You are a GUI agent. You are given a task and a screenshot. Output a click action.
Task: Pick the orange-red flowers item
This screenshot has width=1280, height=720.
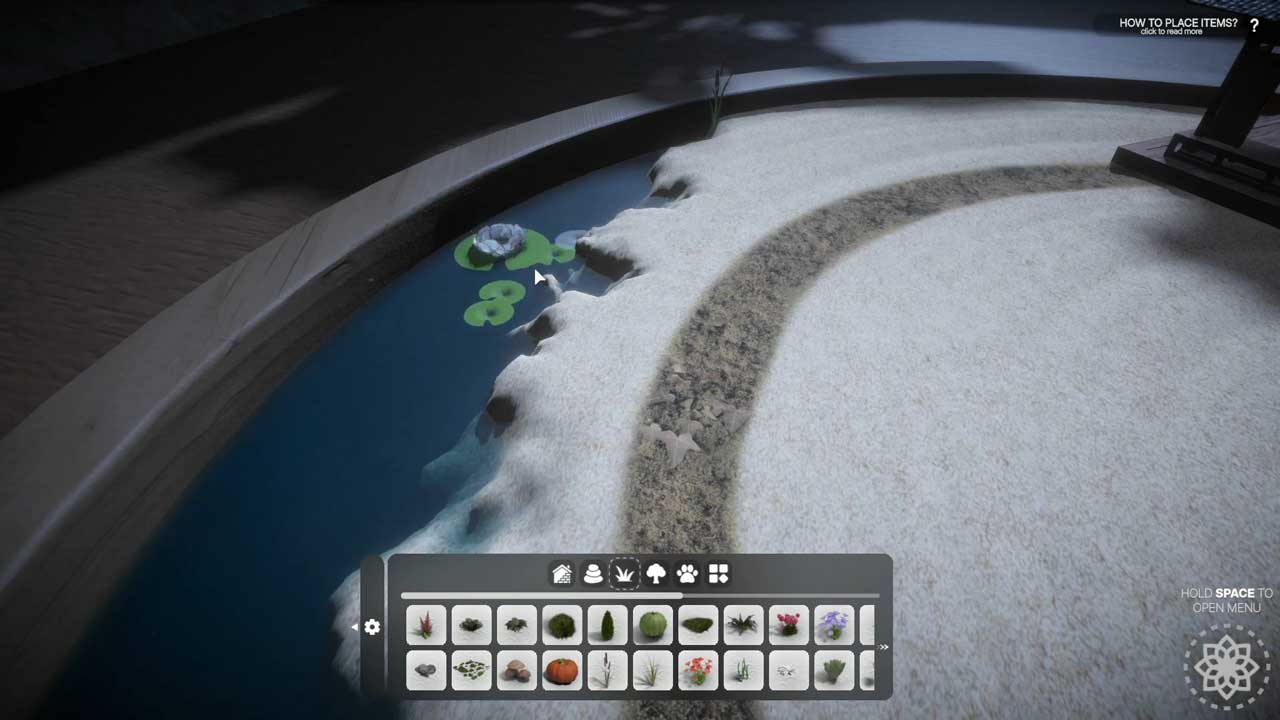coord(698,670)
